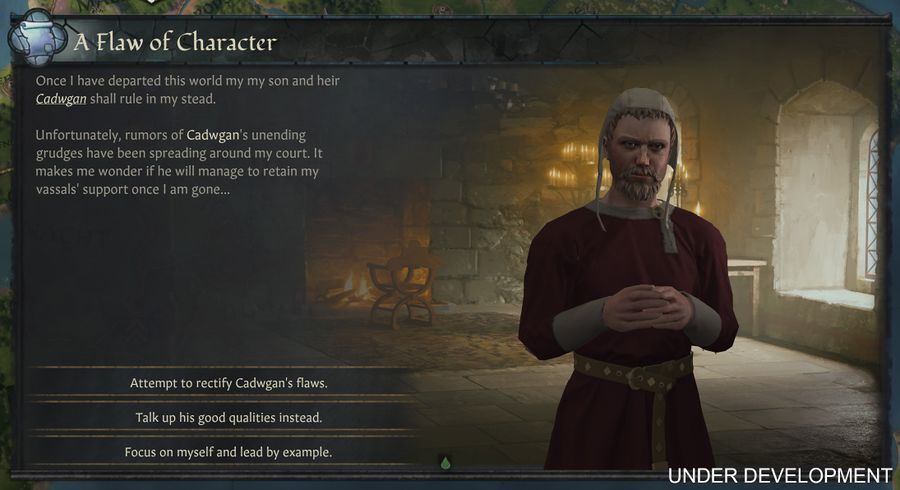Select 'Talk up his good qualities instead'

coord(228,417)
